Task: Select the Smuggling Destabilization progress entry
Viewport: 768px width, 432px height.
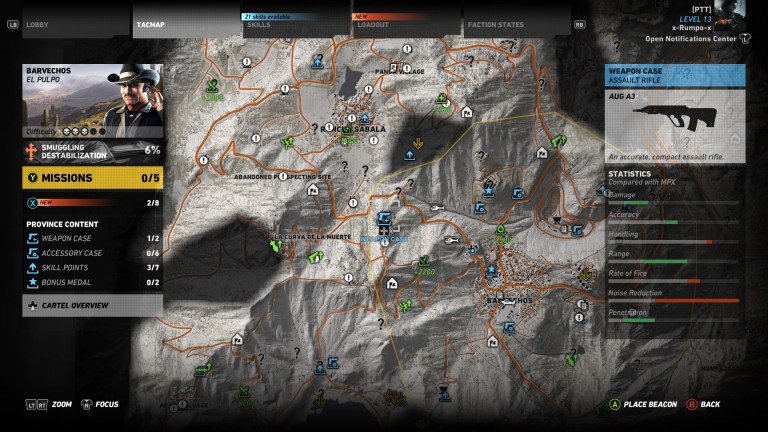Action: 92,150
